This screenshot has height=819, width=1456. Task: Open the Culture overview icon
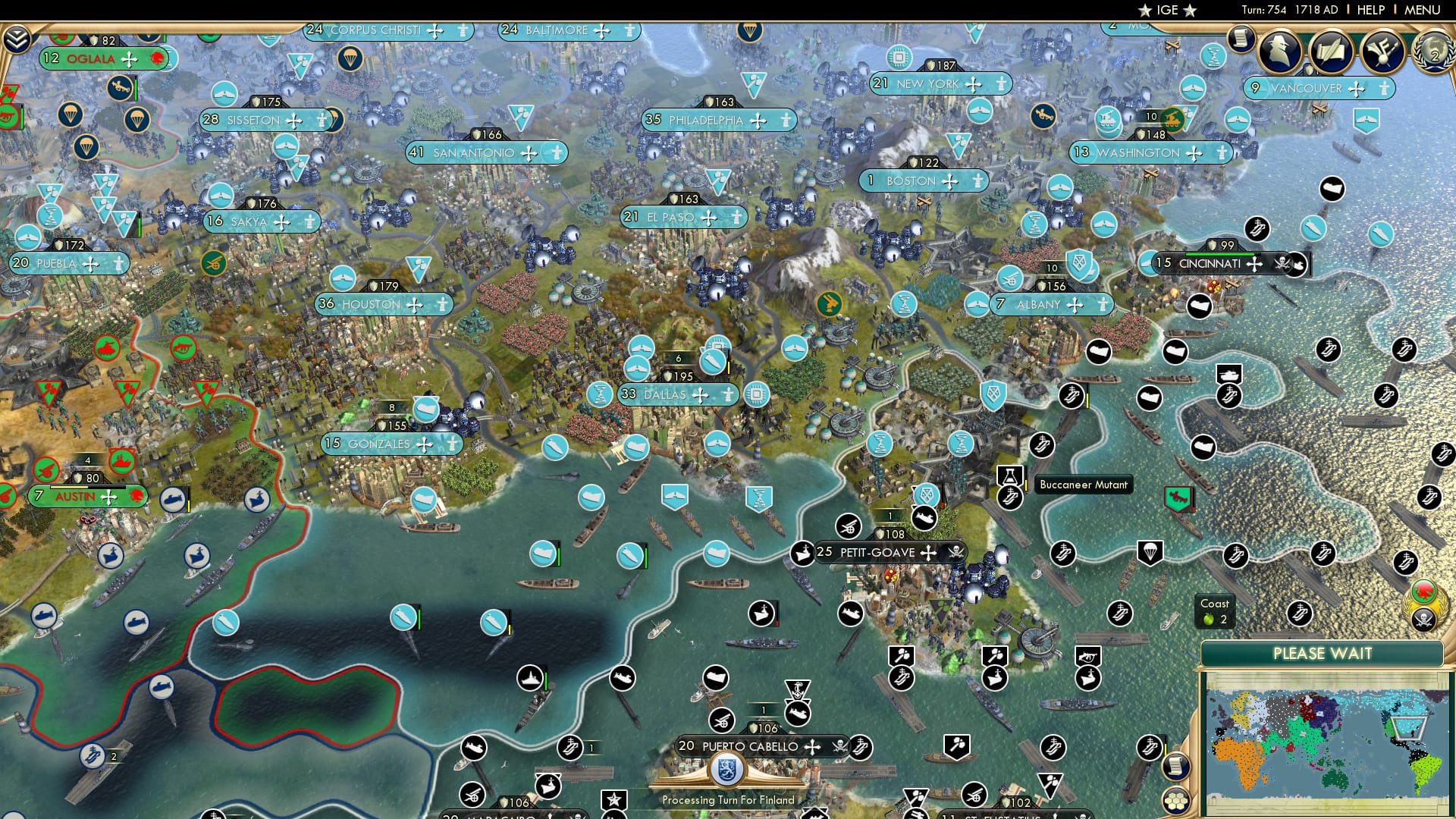(x=1383, y=52)
